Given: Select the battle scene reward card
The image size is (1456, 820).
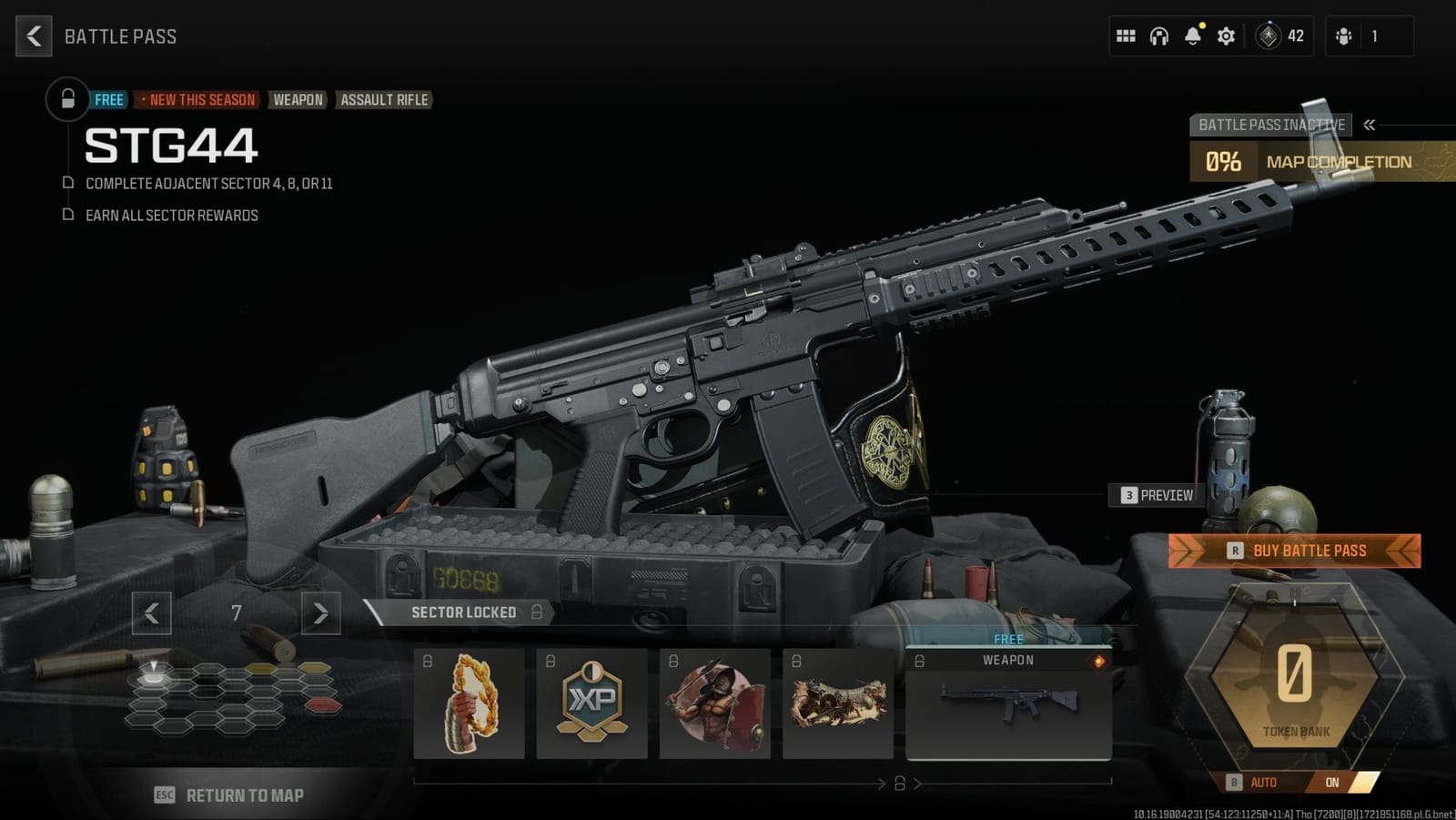Looking at the screenshot, I should (x=838, y=704).
